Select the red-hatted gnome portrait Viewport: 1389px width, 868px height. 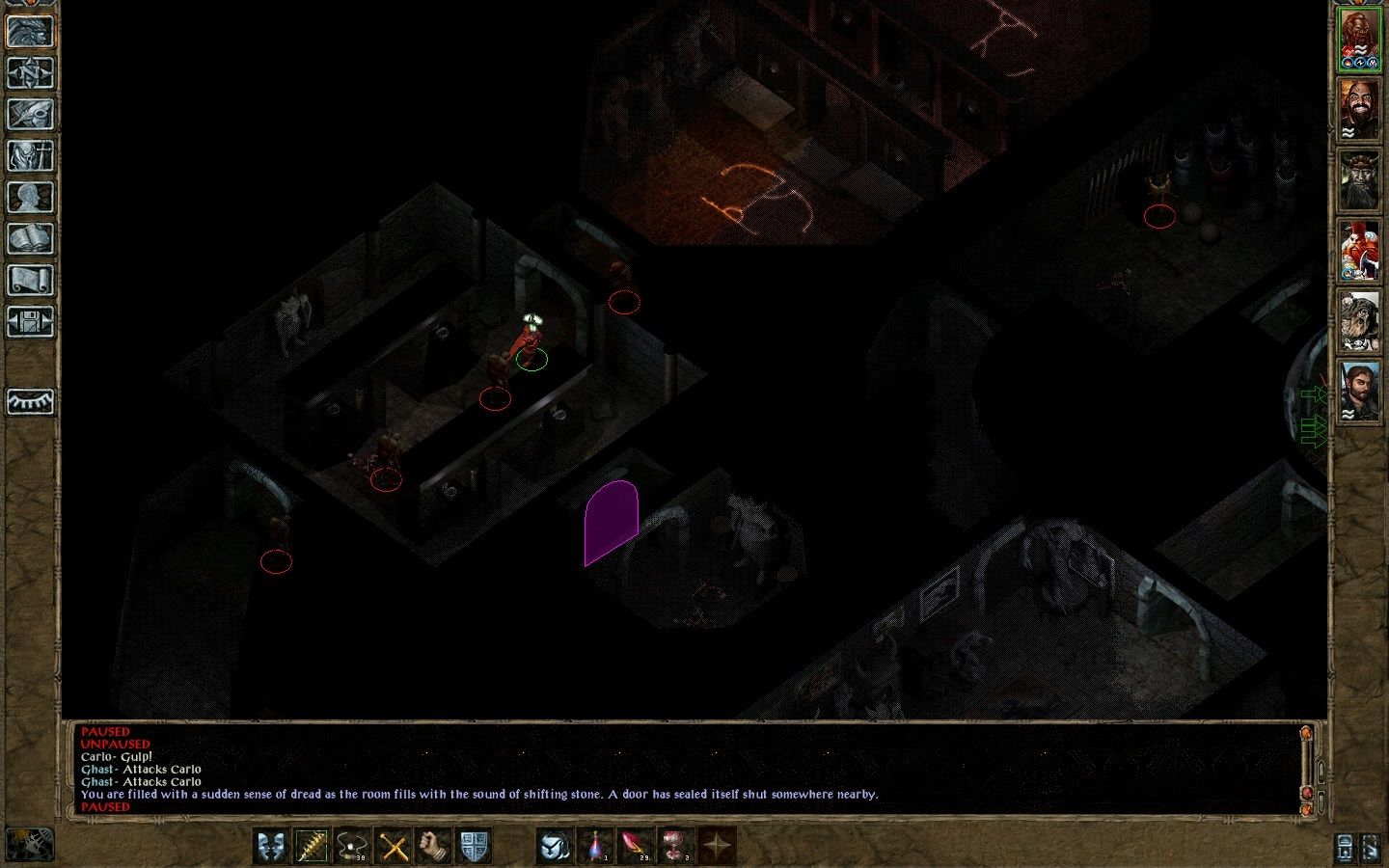1359,251
